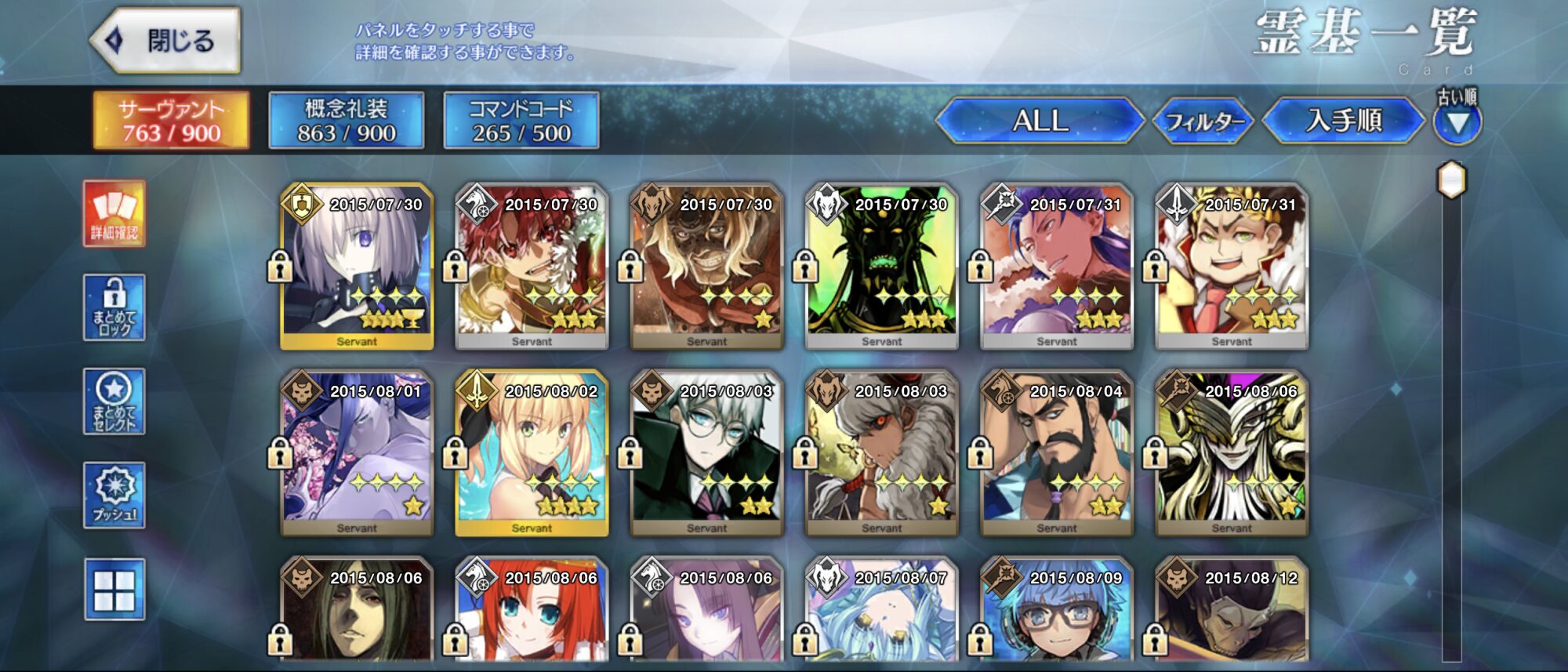Viewport: 1568px width, 672px height.
Task: Open the 概念礼装 tab
Action: click(346, 121)
